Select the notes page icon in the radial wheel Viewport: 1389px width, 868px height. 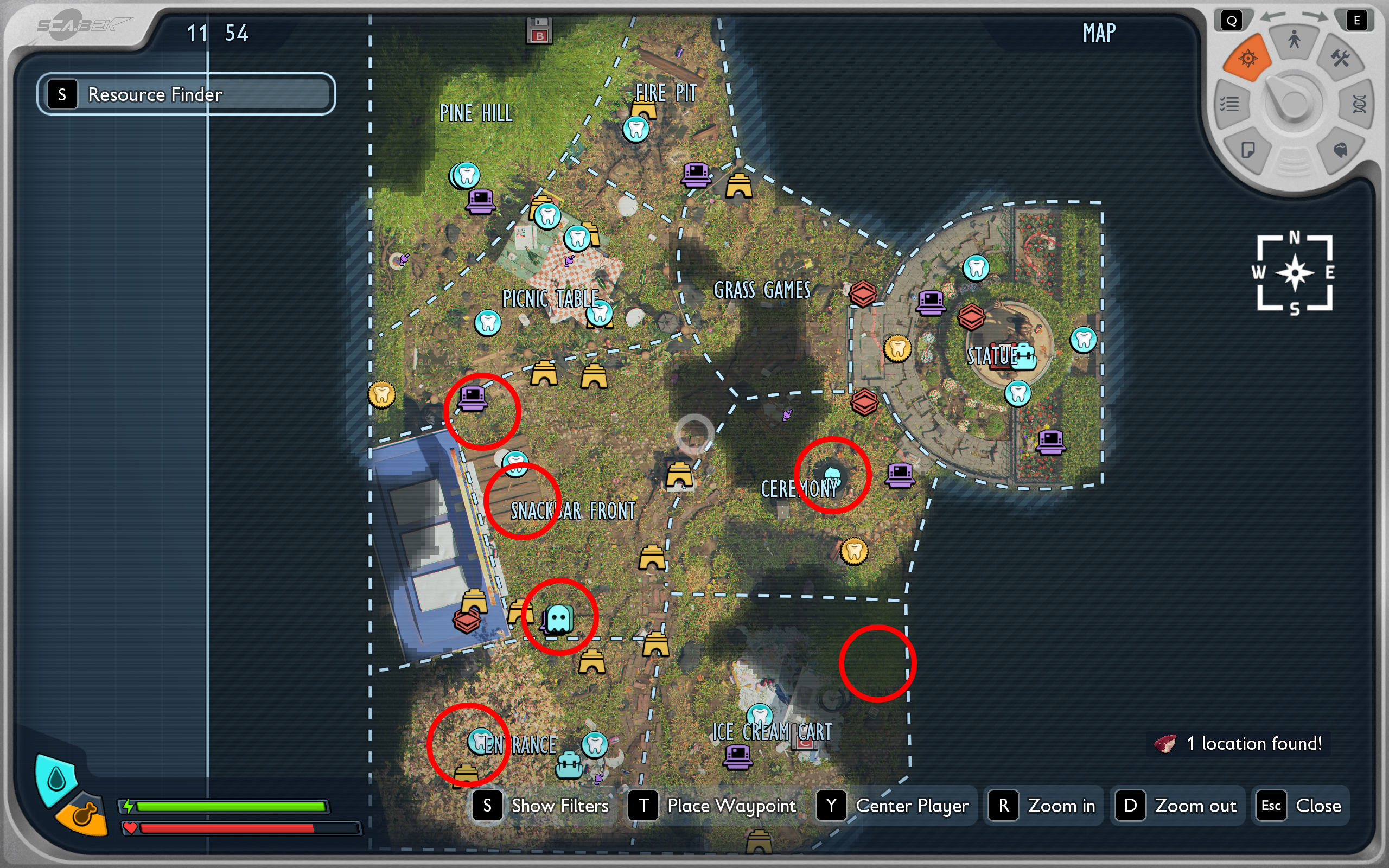[x=1247, y=151]
